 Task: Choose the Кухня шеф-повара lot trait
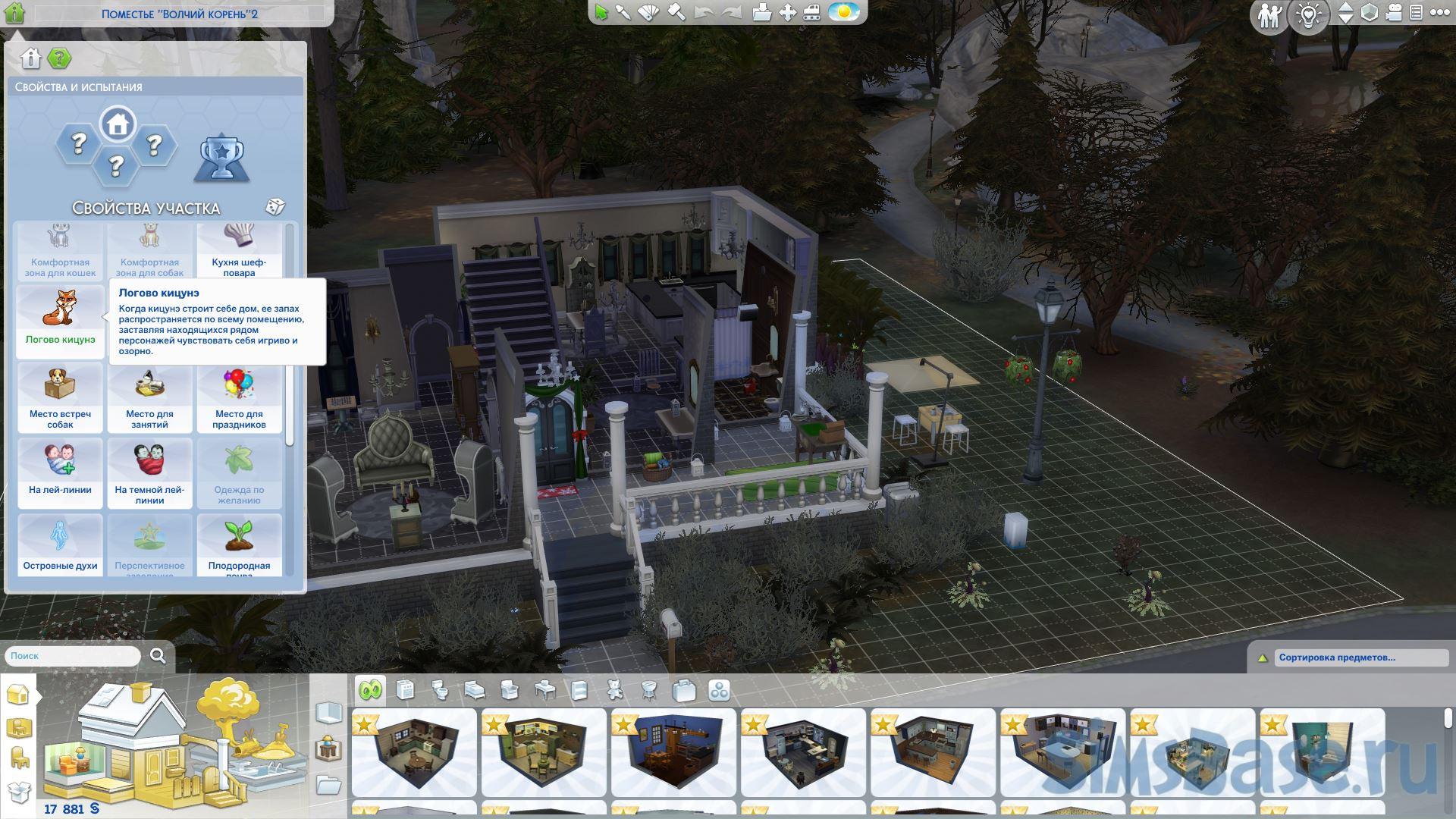tap(239, 251)
